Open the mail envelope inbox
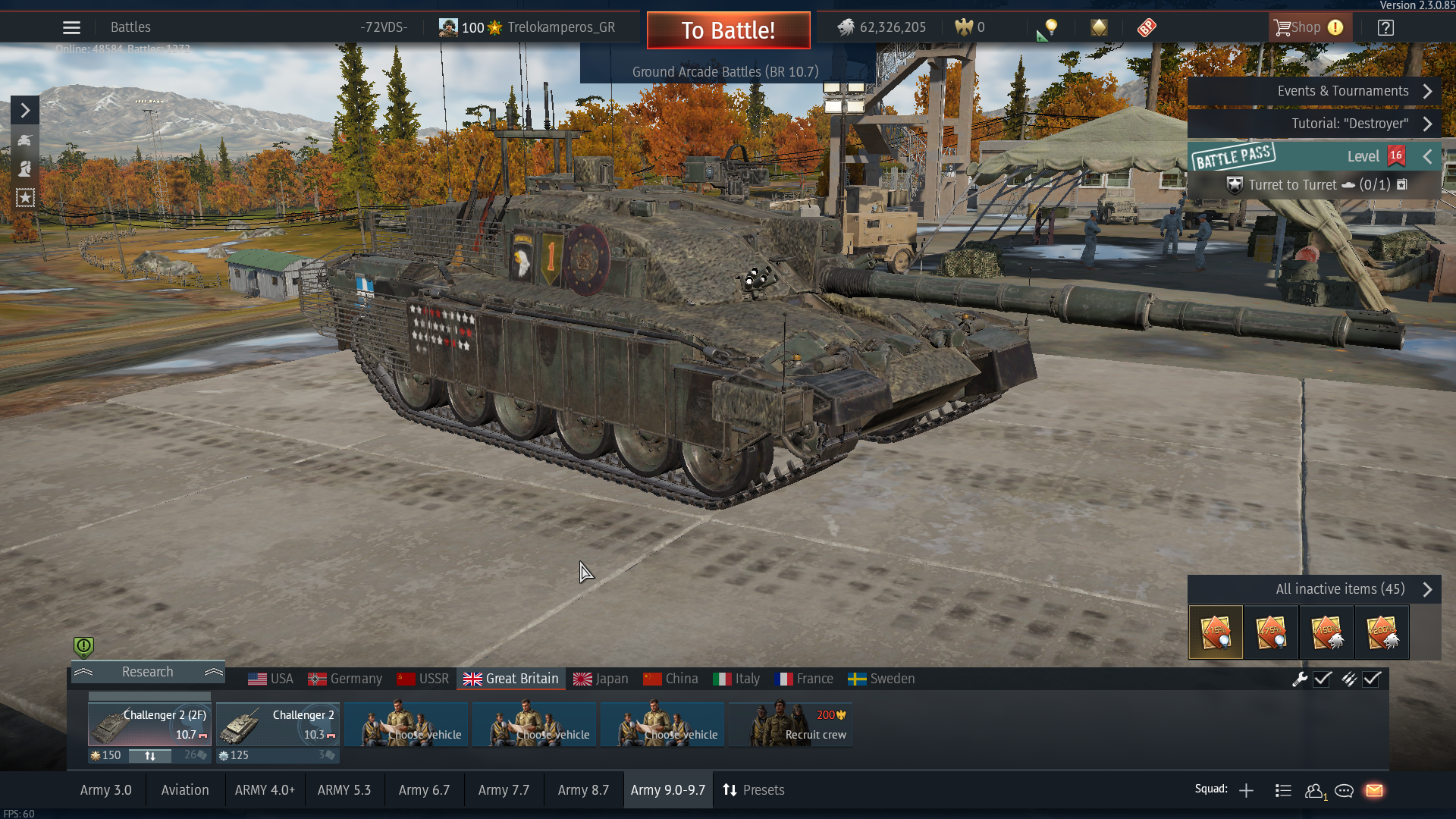Screen dimensions: 1456x819 [1374, 791]
